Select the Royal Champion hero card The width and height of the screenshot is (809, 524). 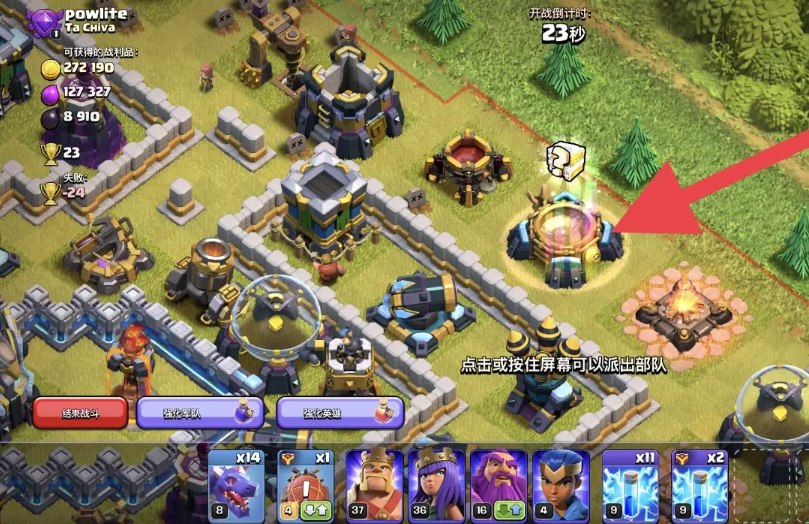561,484
